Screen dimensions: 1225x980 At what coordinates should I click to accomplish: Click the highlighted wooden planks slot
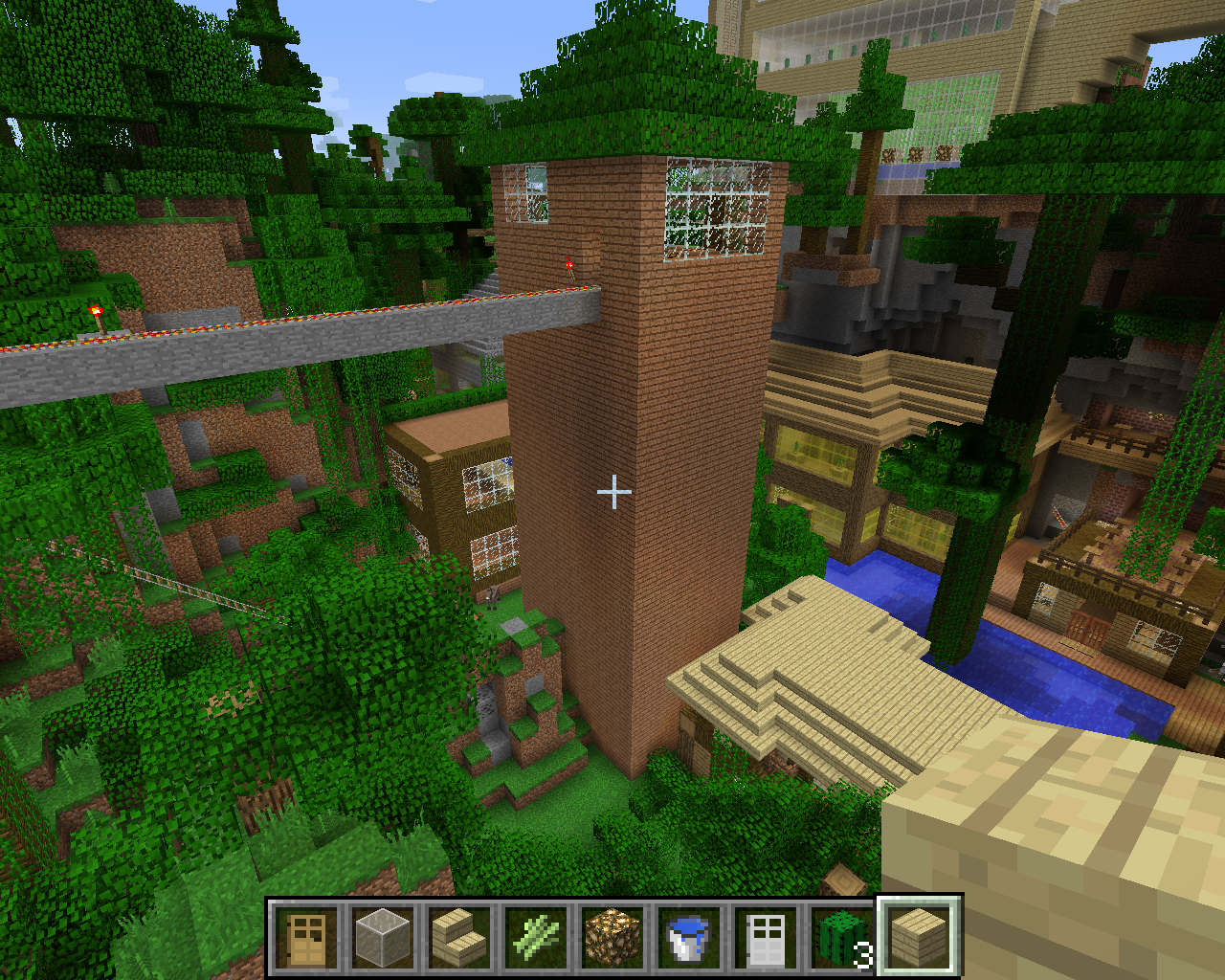(x=919, y=937)
